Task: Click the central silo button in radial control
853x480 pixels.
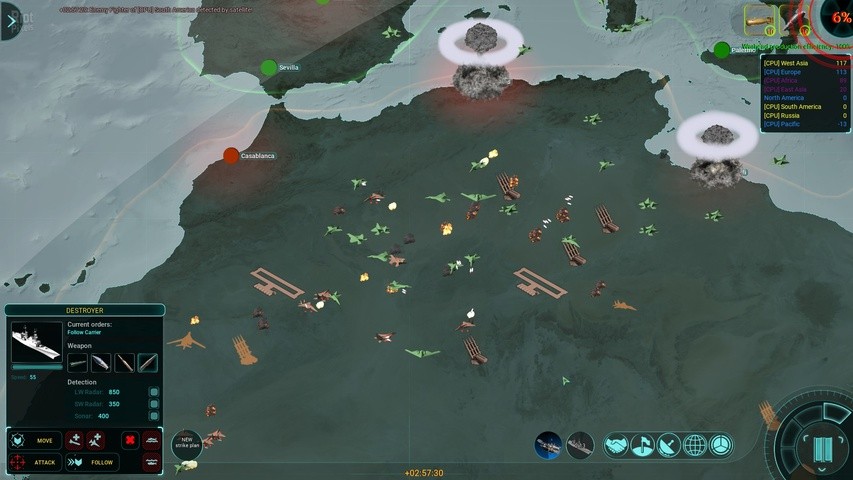Action: [x=821, y=448]
